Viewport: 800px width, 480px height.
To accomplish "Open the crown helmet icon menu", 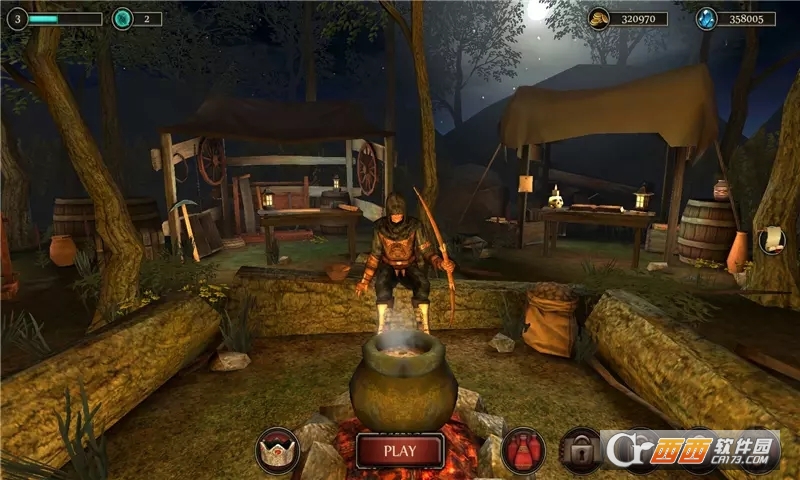I will 277,451.
